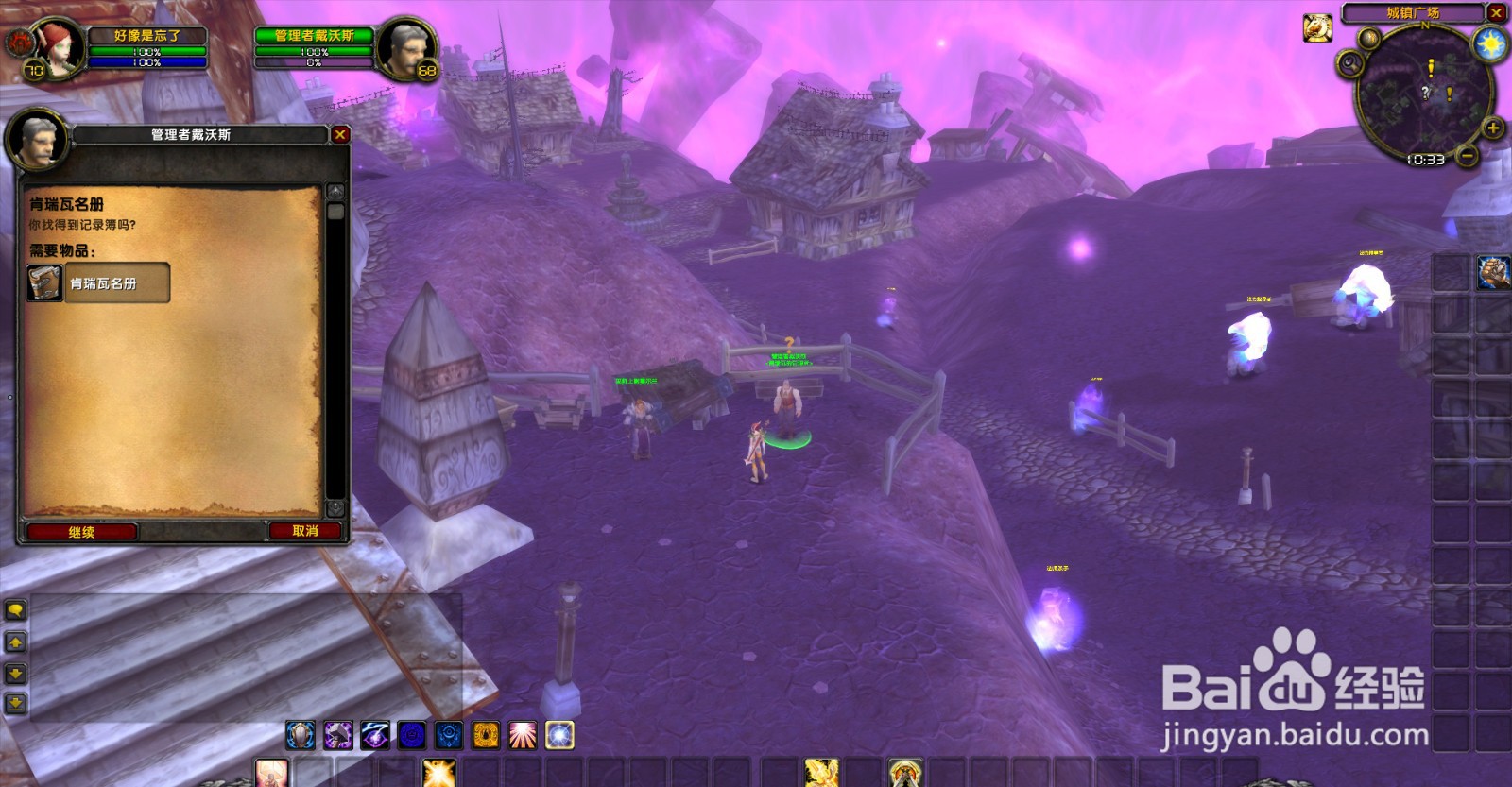Viewport: 1512px width, 787px height.
Task: Continue the quest with the 继续 button
Action: [x=81, y=532]
